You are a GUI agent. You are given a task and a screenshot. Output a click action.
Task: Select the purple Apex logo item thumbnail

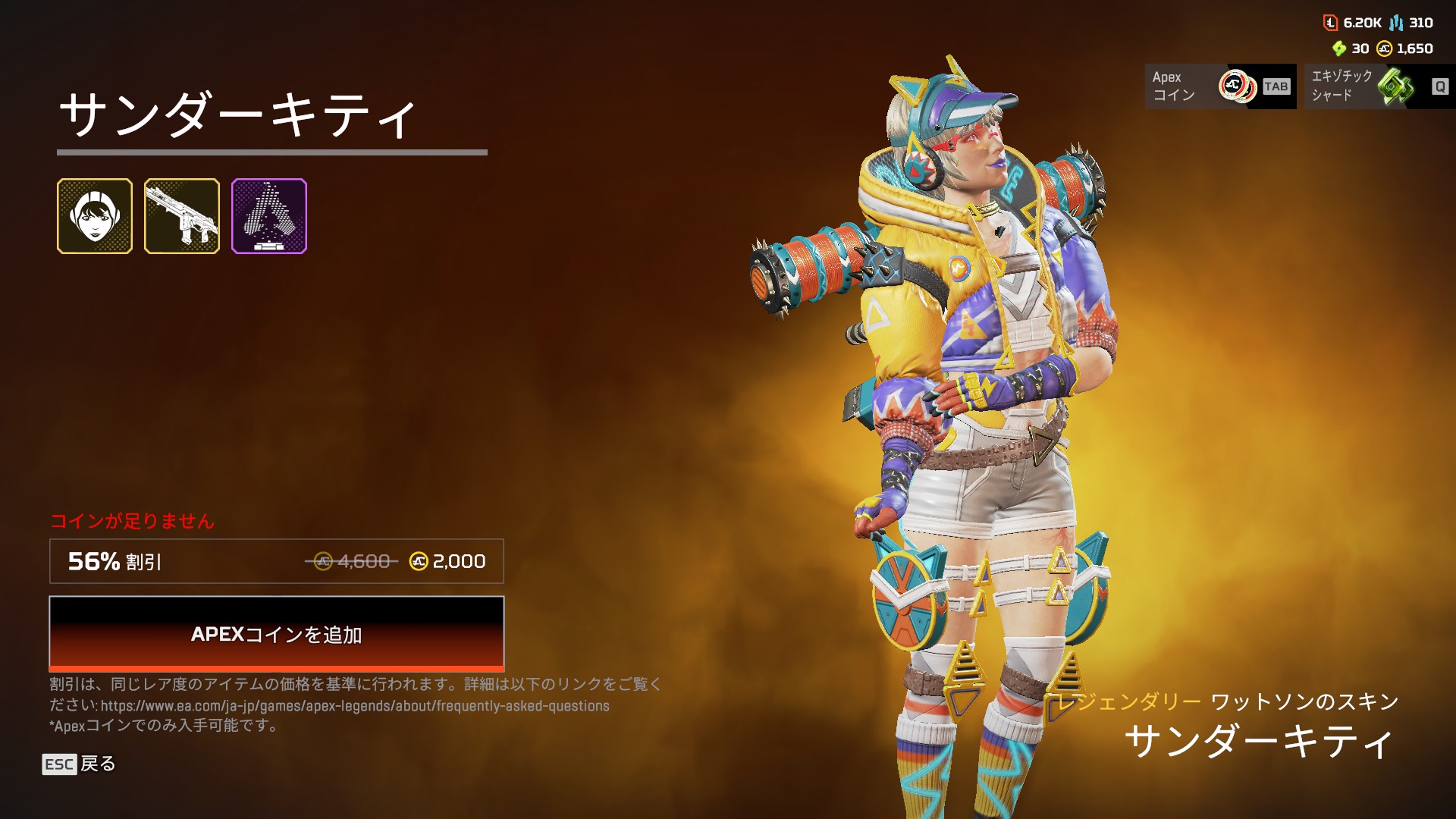tap(269, 216)
